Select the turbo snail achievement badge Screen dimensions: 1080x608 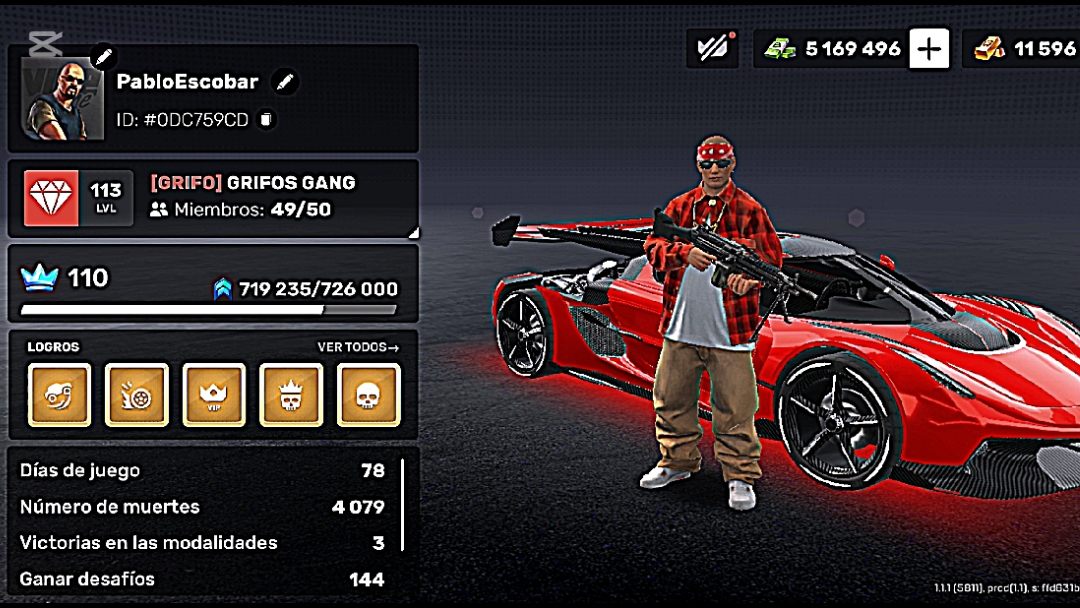tap(137, 395)
